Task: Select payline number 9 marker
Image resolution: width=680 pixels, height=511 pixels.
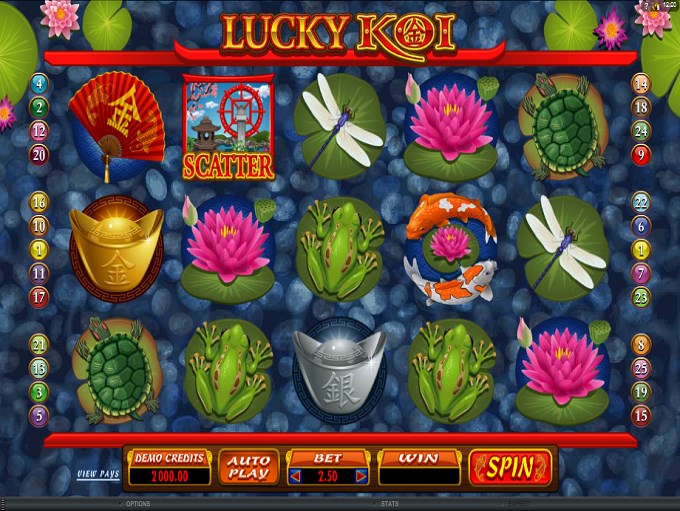Action: (641, 154)
